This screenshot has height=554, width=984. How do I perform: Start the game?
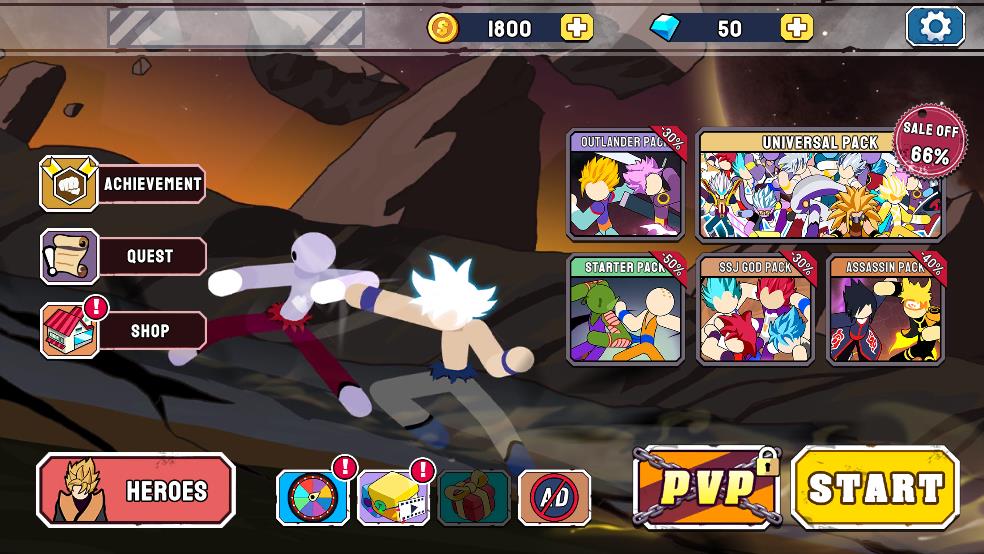coord(875,488)
